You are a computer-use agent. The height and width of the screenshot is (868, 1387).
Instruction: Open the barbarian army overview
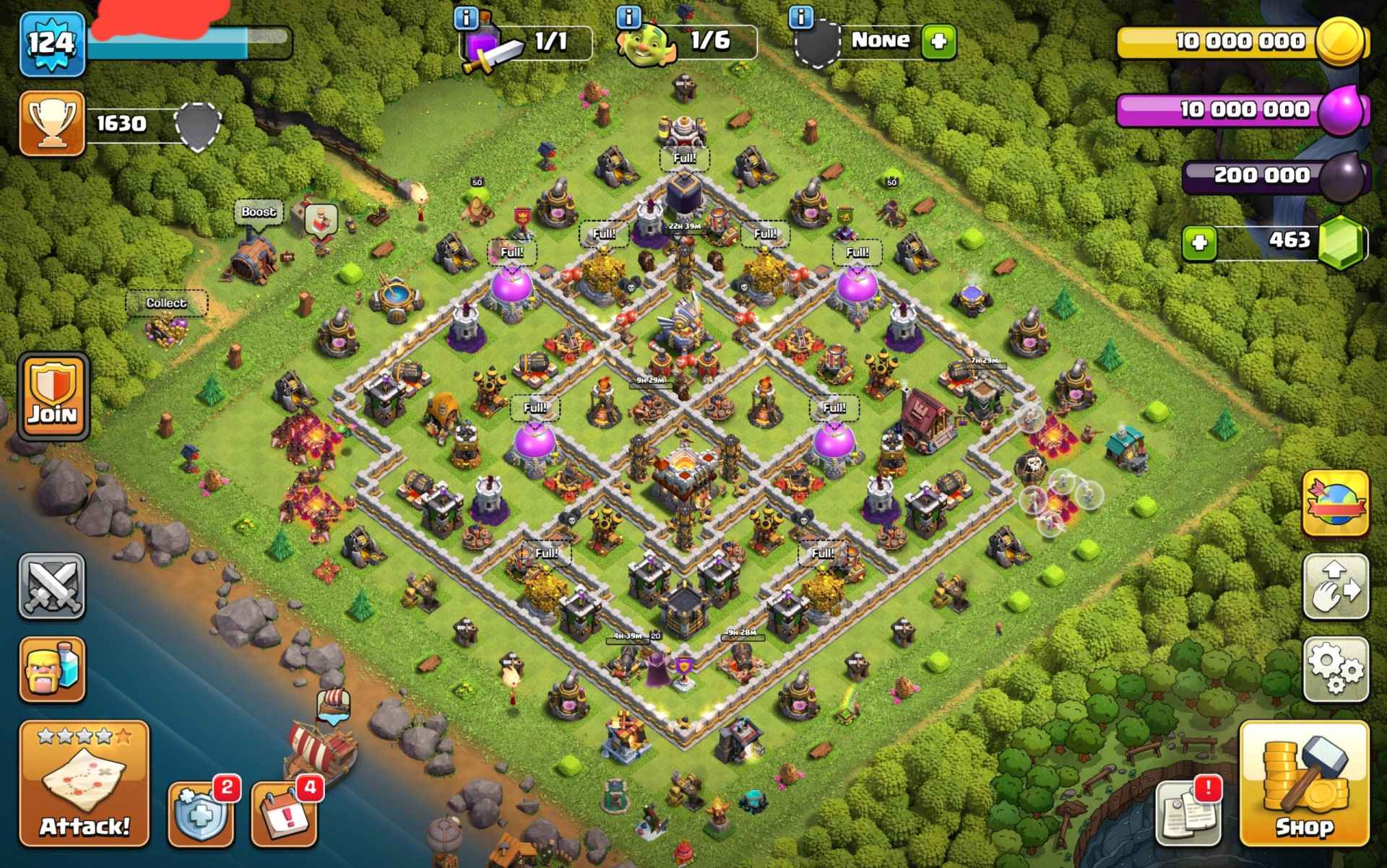pos(51,669)
